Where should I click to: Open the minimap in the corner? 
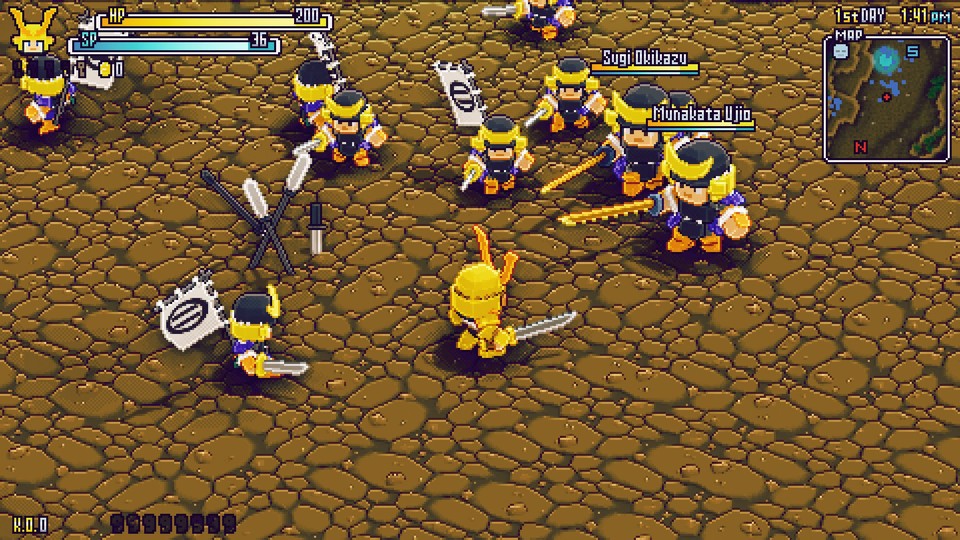[x=886, y=98]
